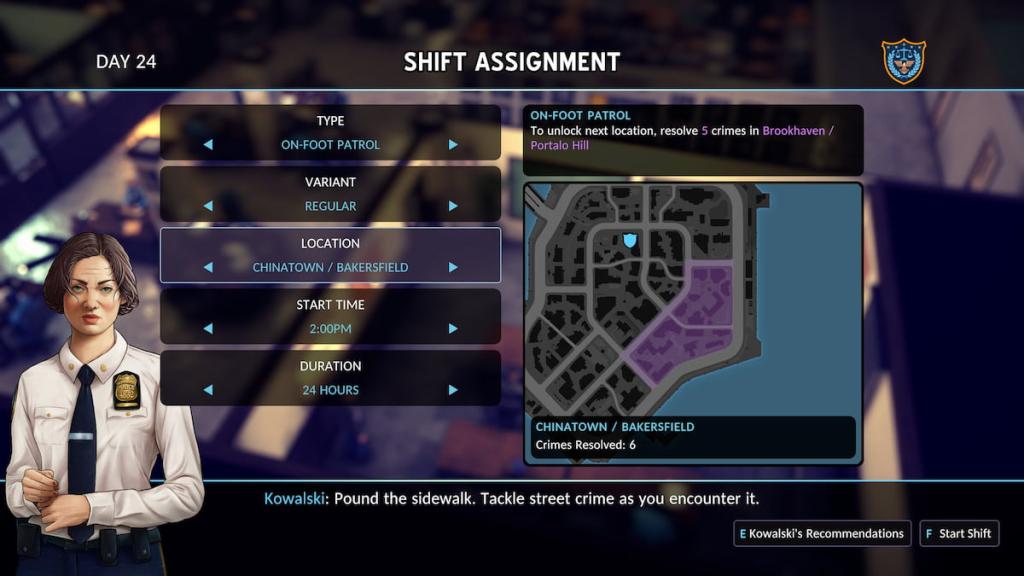This screenshot has width=1024, height=576.
Task: Start Shift
Action: click(x=958, y=533)
